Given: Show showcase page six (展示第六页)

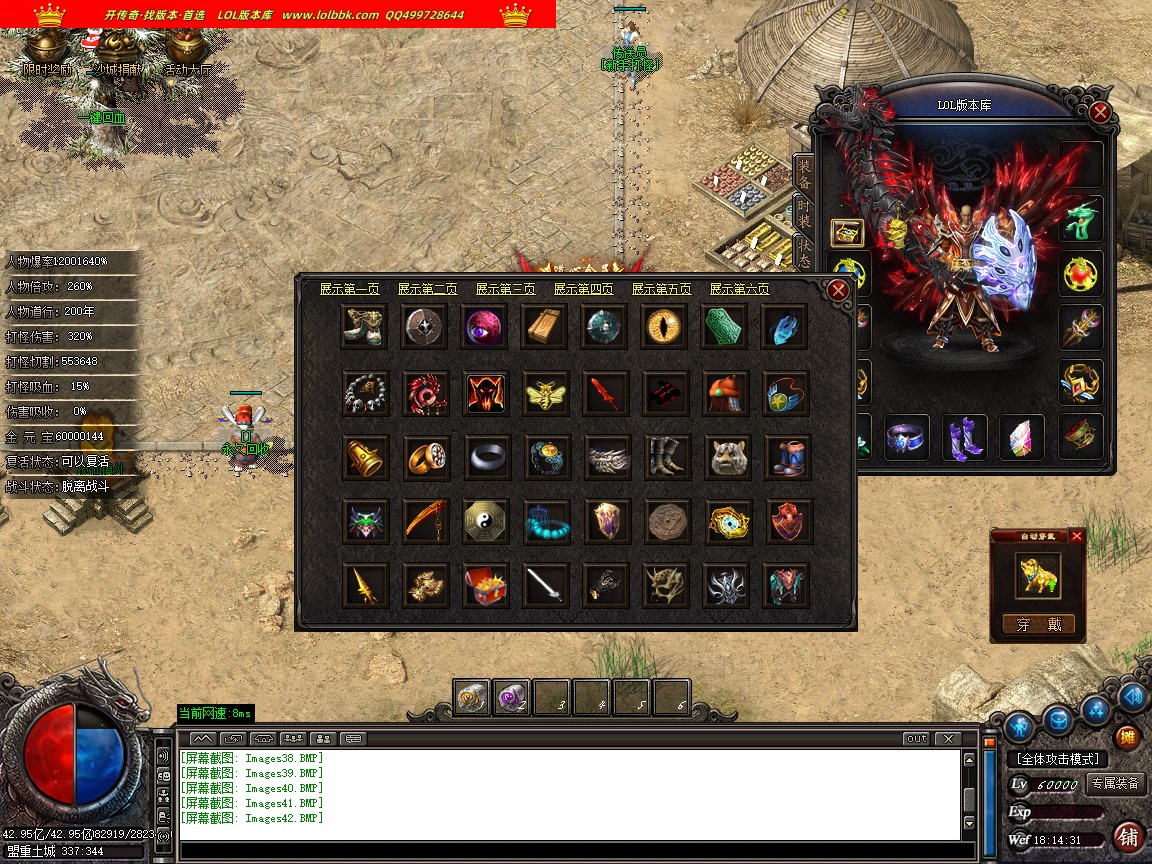Looking at the screenshot, I should [740, 289].
